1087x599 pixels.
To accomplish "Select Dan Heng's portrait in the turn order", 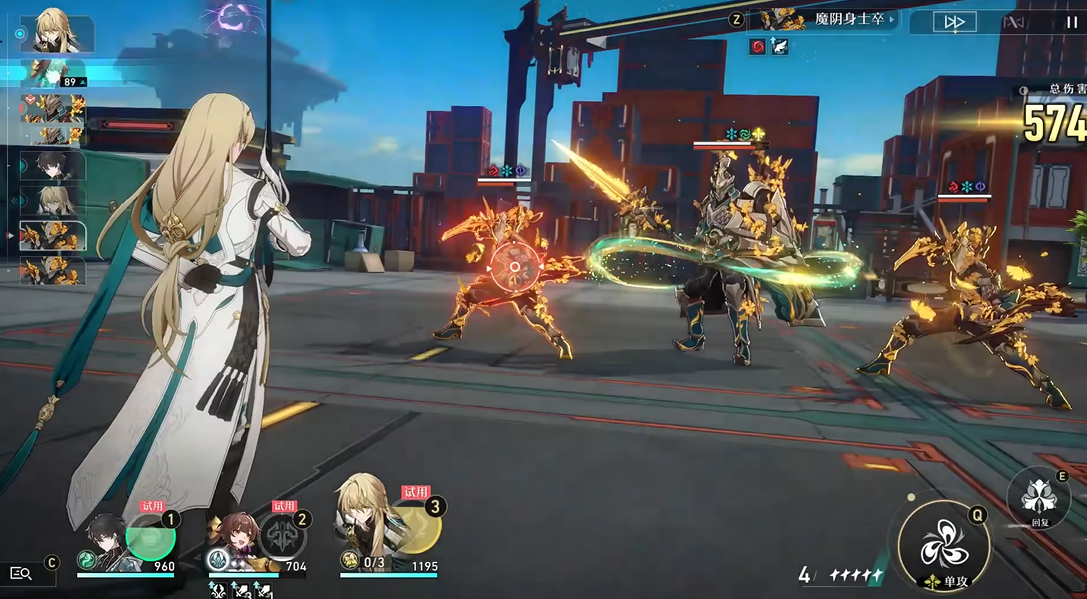I will 54,165.
